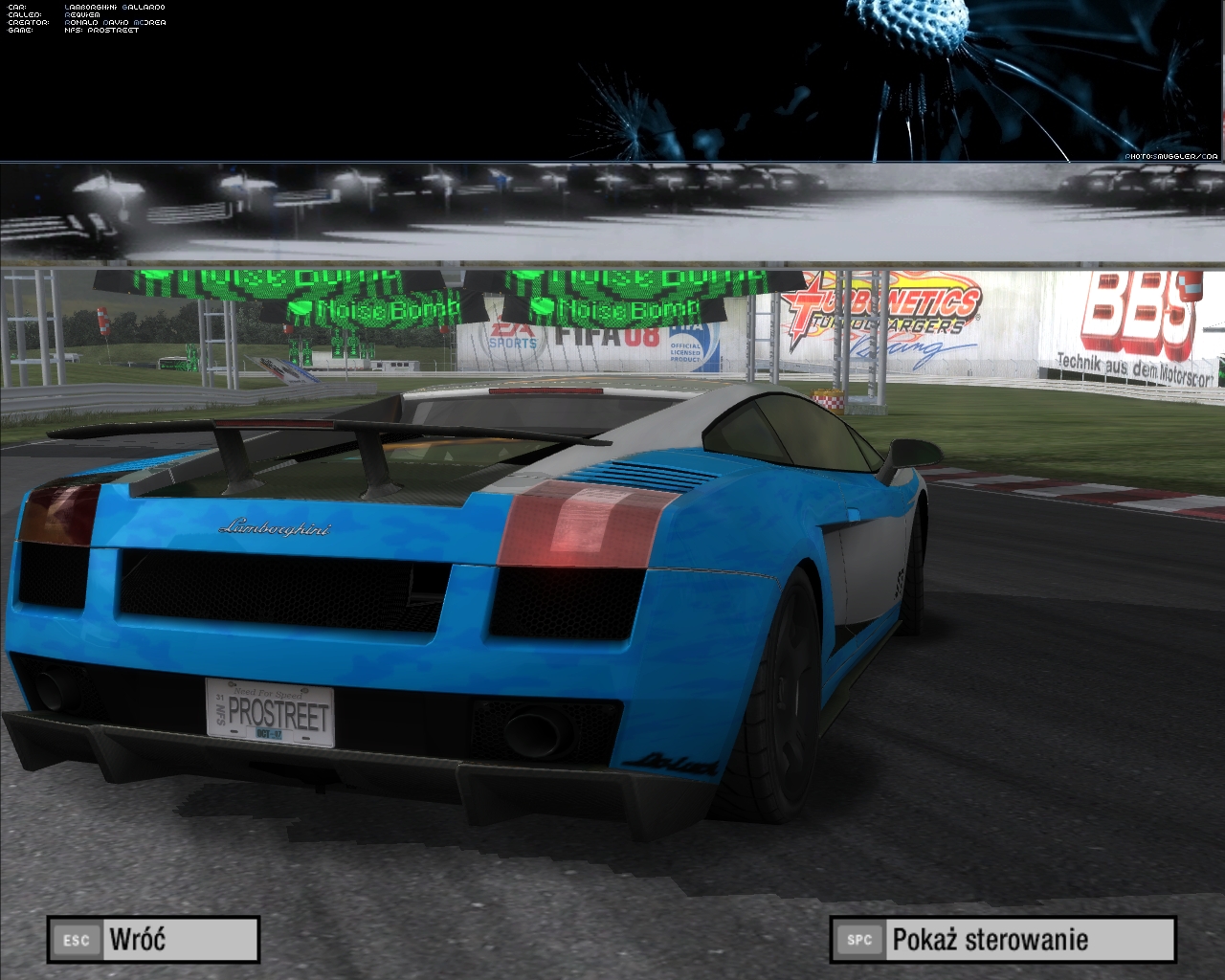1225x980 pixels.
Task: Go back with the Wróć button
Action: (x=153, y=939)
